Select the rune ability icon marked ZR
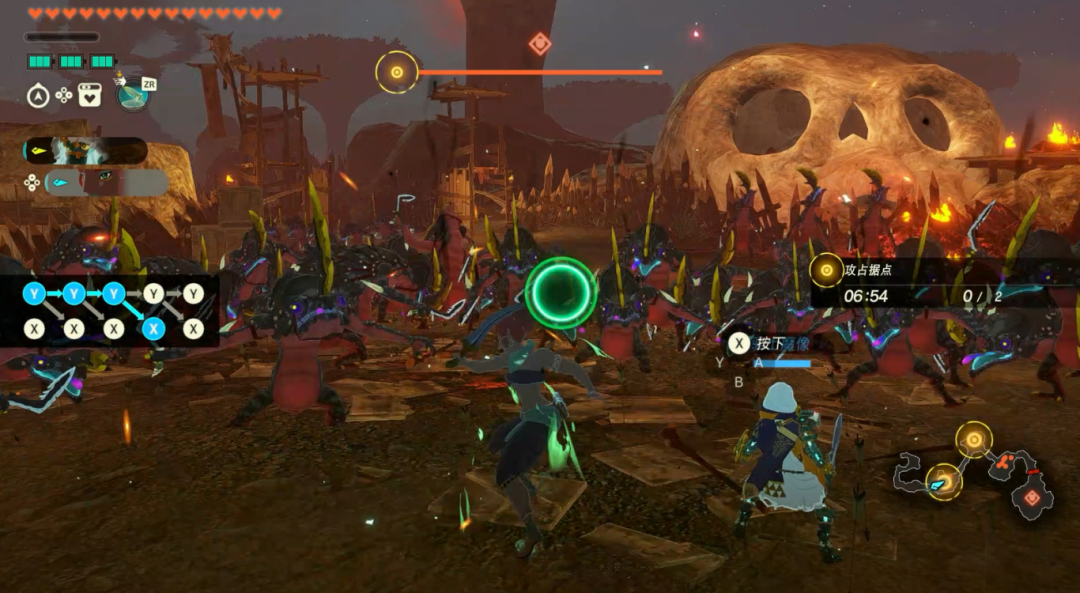Viewport: 1080px width, 593px height. click(133, 93)
